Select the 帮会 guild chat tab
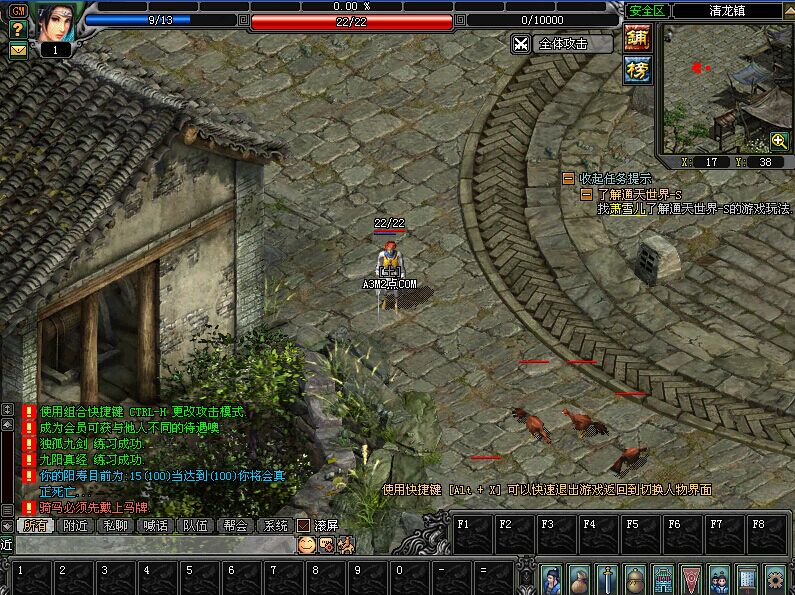The image size is (795, 595). [x=235, y=525]
